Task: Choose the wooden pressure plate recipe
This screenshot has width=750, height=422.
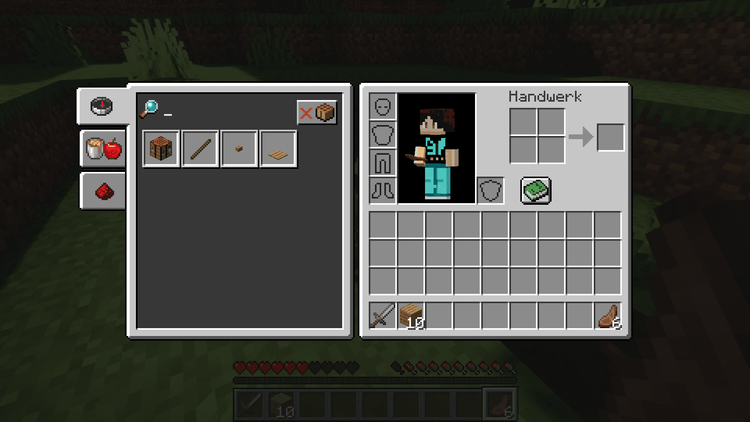Action: (x=278, y=149)
